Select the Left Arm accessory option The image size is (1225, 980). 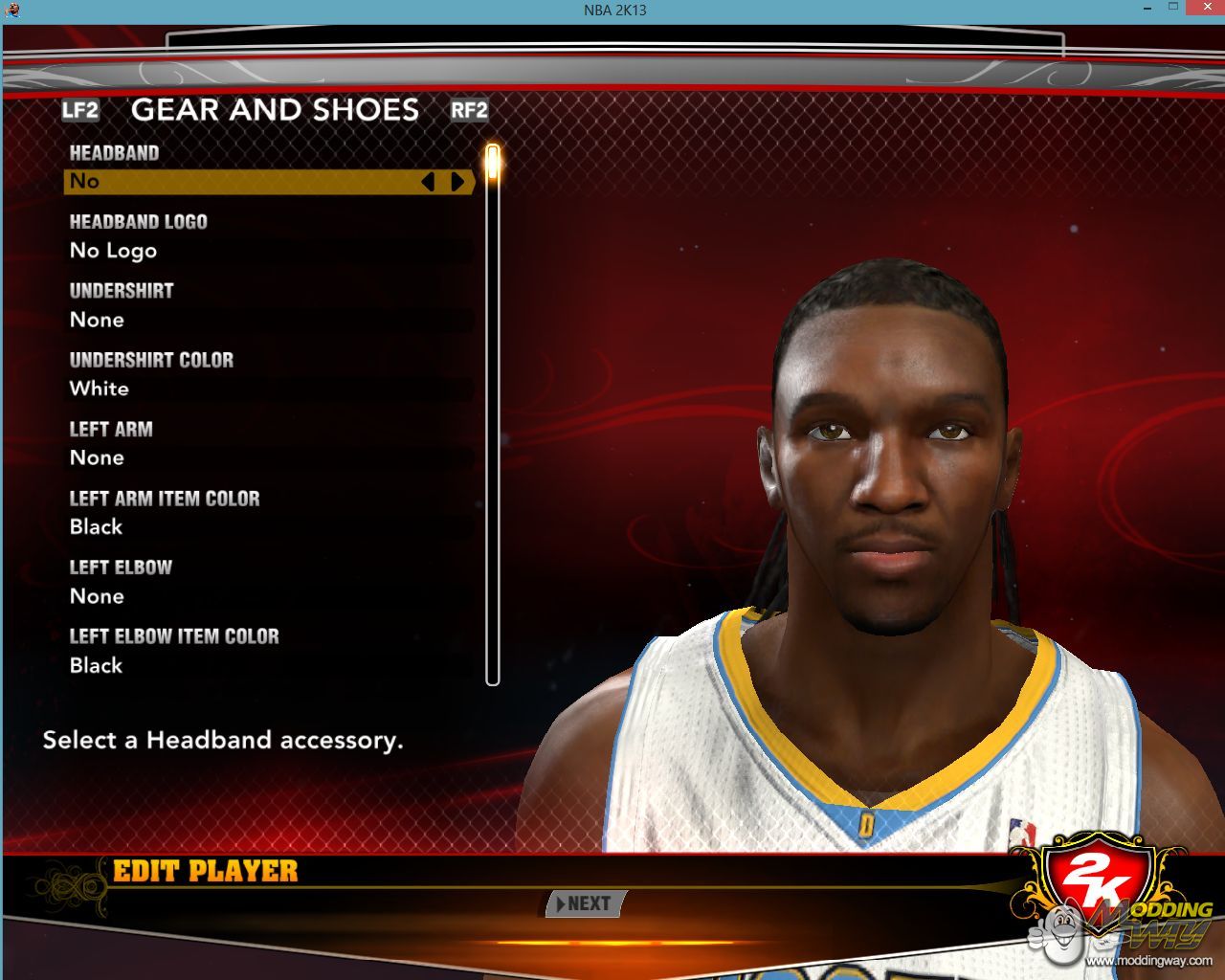click(268, 457)
